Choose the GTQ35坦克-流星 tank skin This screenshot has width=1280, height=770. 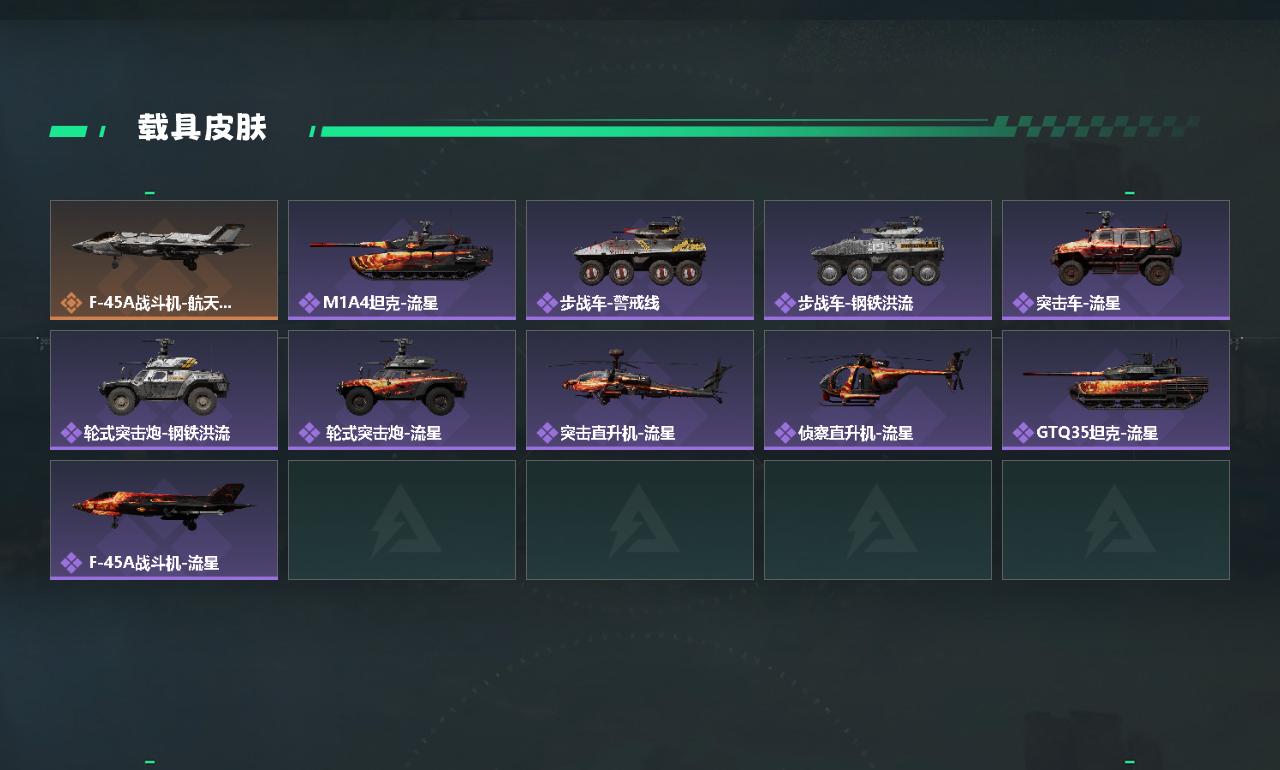(1116, 389)
